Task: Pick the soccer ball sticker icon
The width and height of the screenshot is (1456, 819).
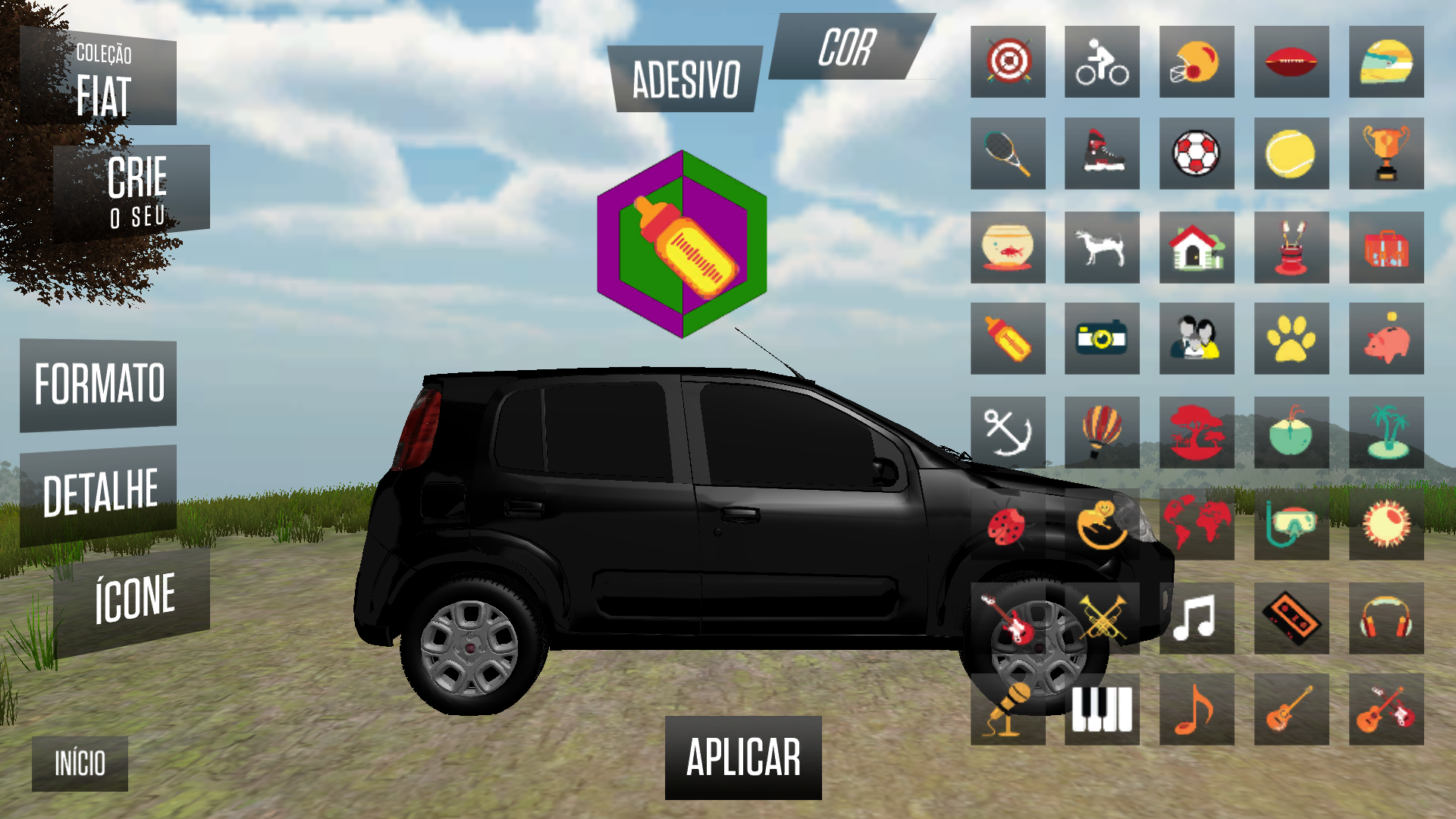Action: point(1197,154)
